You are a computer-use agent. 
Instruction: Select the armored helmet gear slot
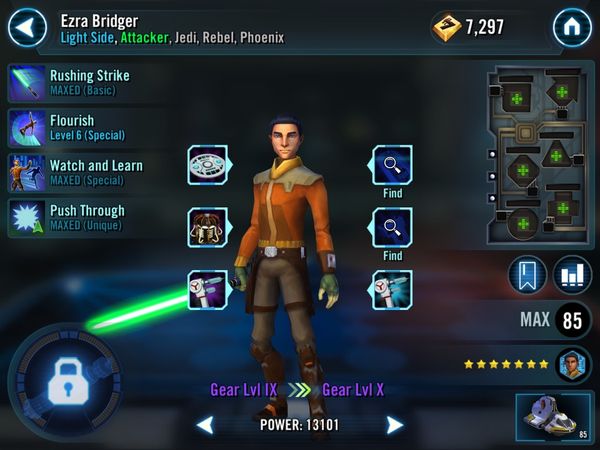207,228
